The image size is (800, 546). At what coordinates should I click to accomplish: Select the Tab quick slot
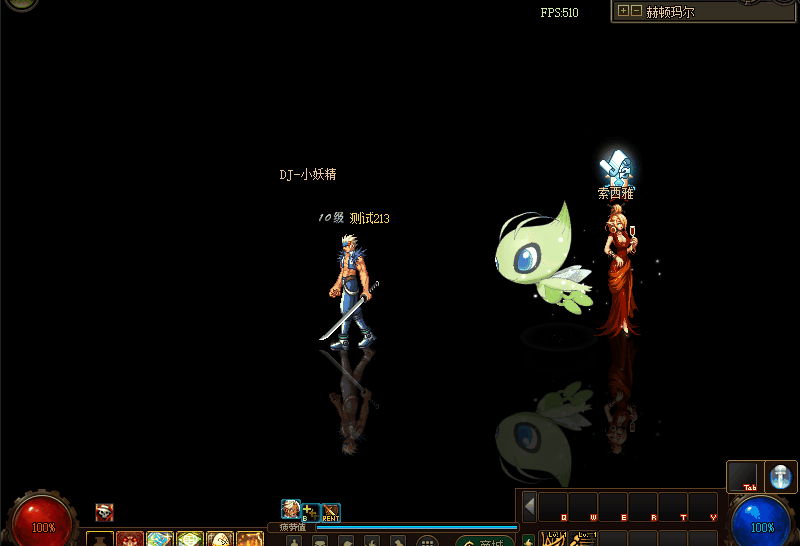743,477
